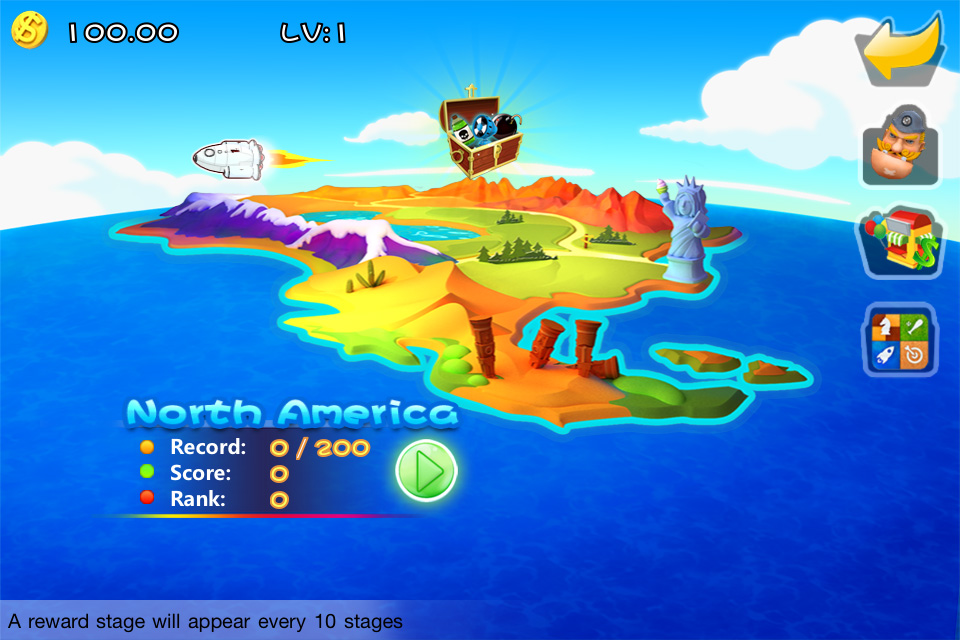Open the slot machine shop
The height and width of the screenshot is (640, 960).
pos(900,241)
